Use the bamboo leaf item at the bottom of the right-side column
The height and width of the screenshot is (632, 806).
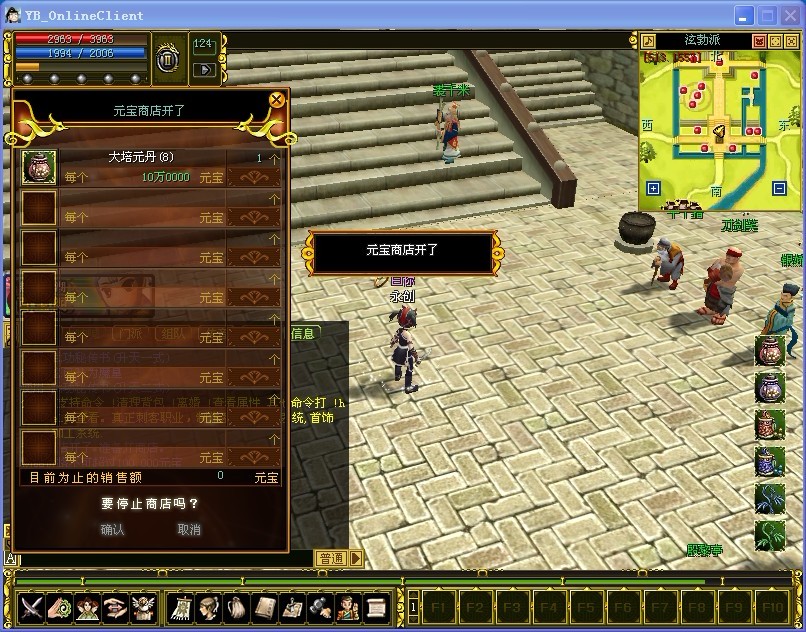tap(769, 535)
